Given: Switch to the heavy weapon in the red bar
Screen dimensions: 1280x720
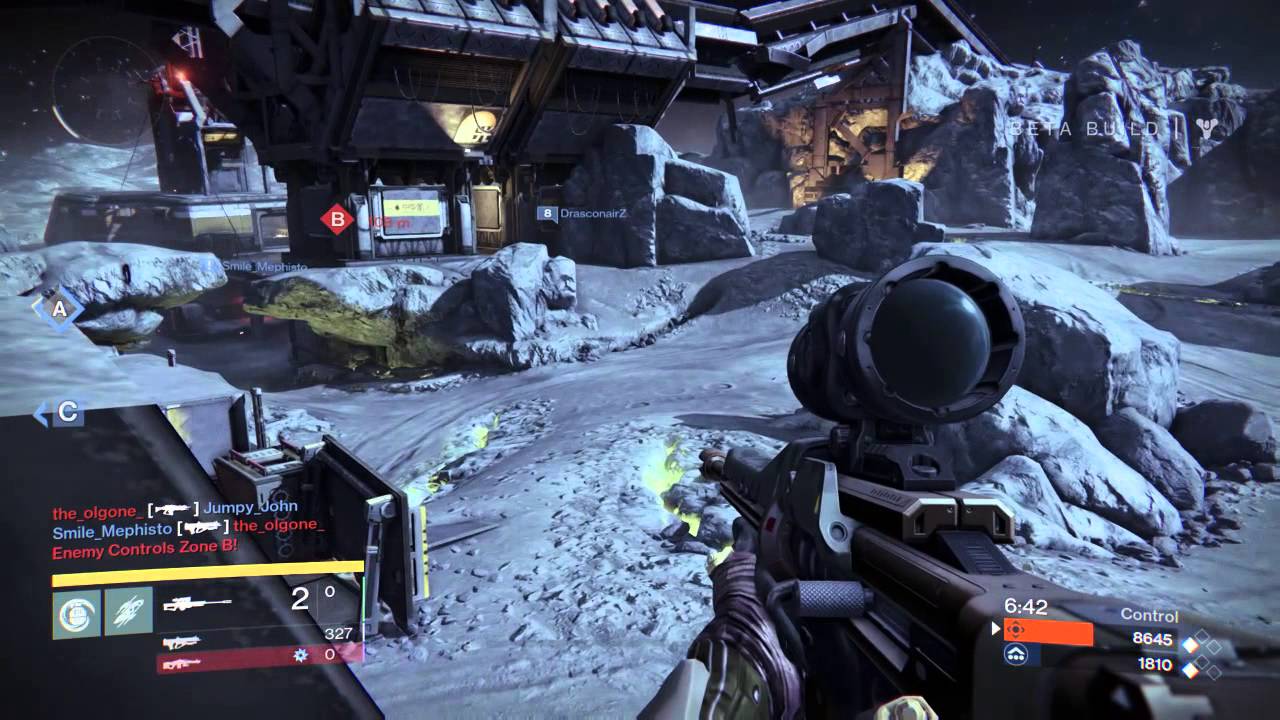Looking at the screenshot, I should tap(180, 663).
